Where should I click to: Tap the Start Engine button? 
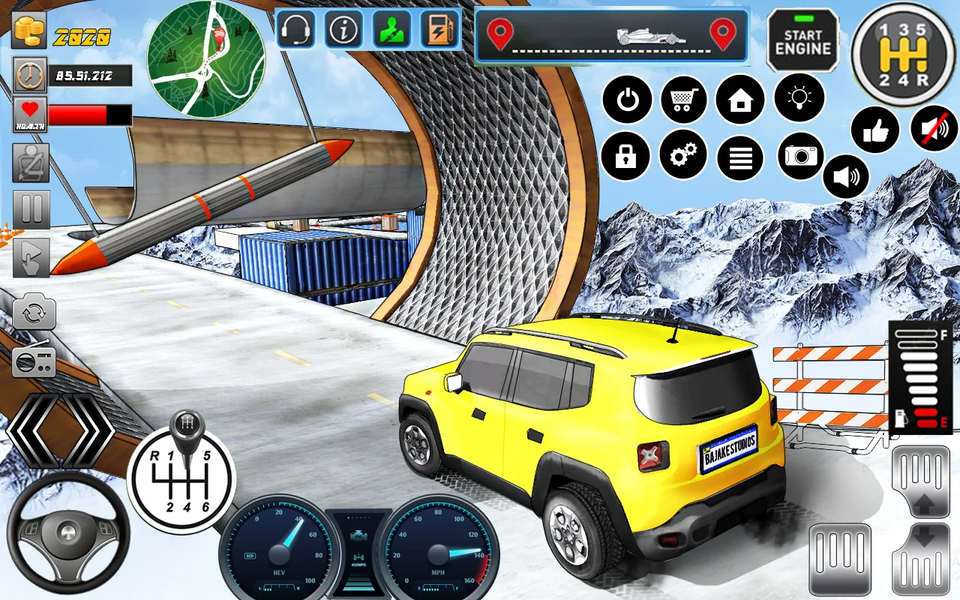click(803, 40)
